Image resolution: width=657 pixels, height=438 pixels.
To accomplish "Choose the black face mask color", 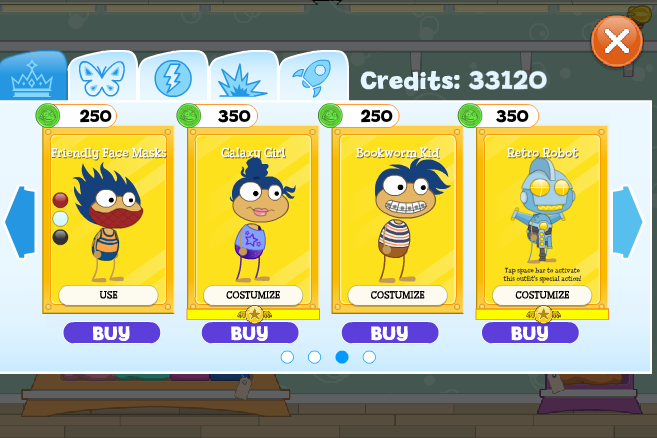I will 60,237.
